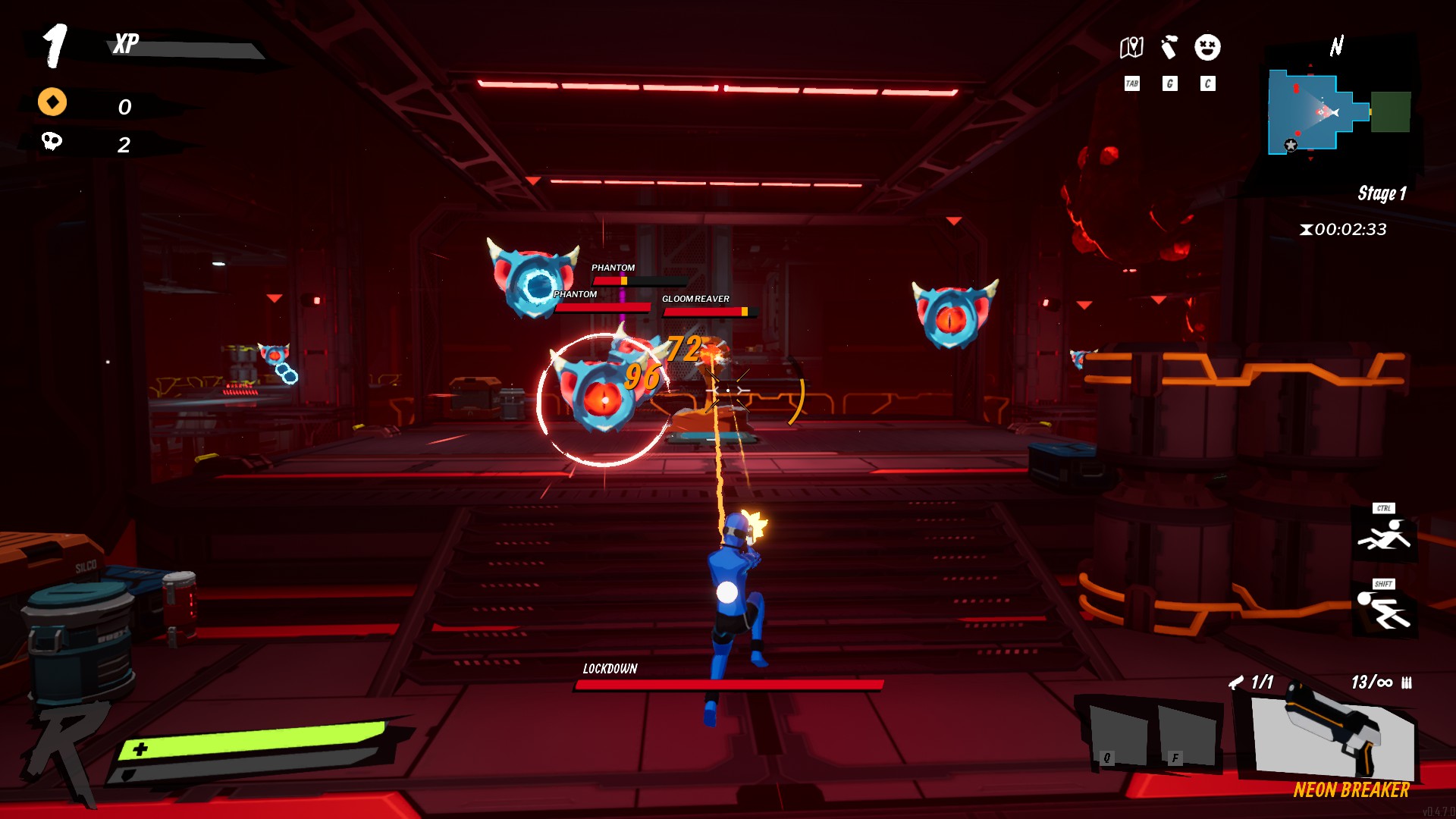Select the spray can emote icon
This screenshot has height=819, width=1456.
(1169, 47)
